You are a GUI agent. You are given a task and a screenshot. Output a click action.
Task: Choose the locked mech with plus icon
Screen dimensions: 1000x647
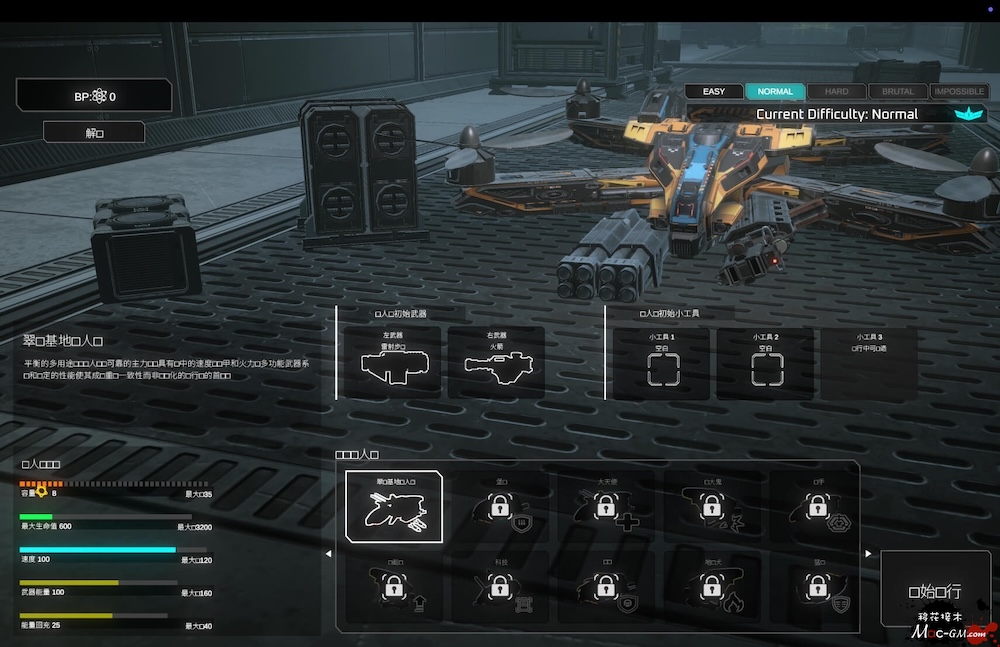(605, 507)
